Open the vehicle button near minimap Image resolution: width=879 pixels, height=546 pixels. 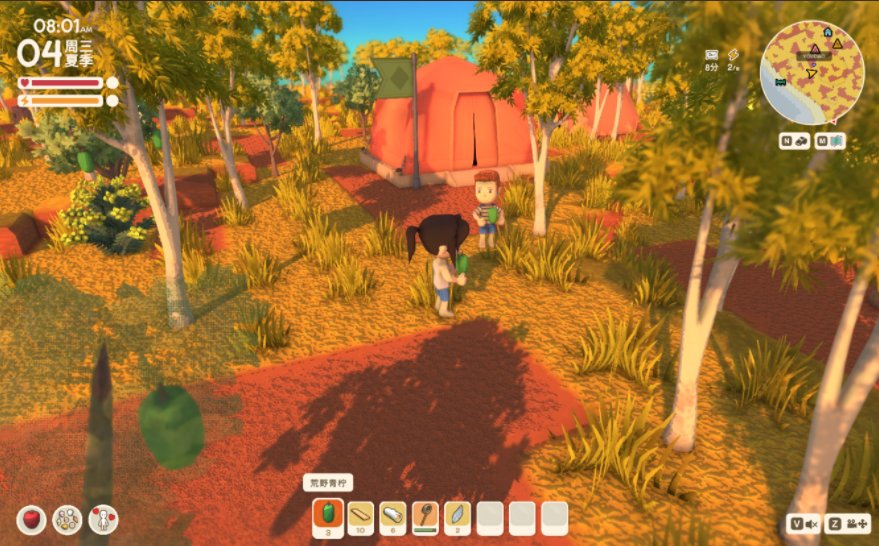[x=794, y=141]
